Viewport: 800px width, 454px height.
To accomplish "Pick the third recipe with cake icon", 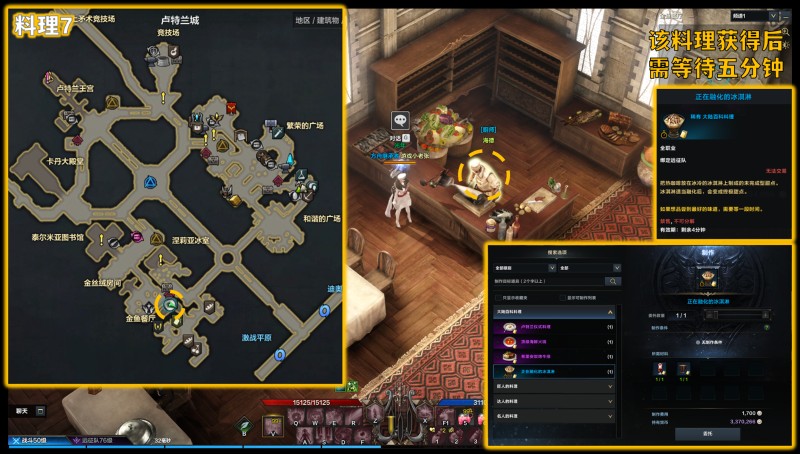I will pos(555,357).
